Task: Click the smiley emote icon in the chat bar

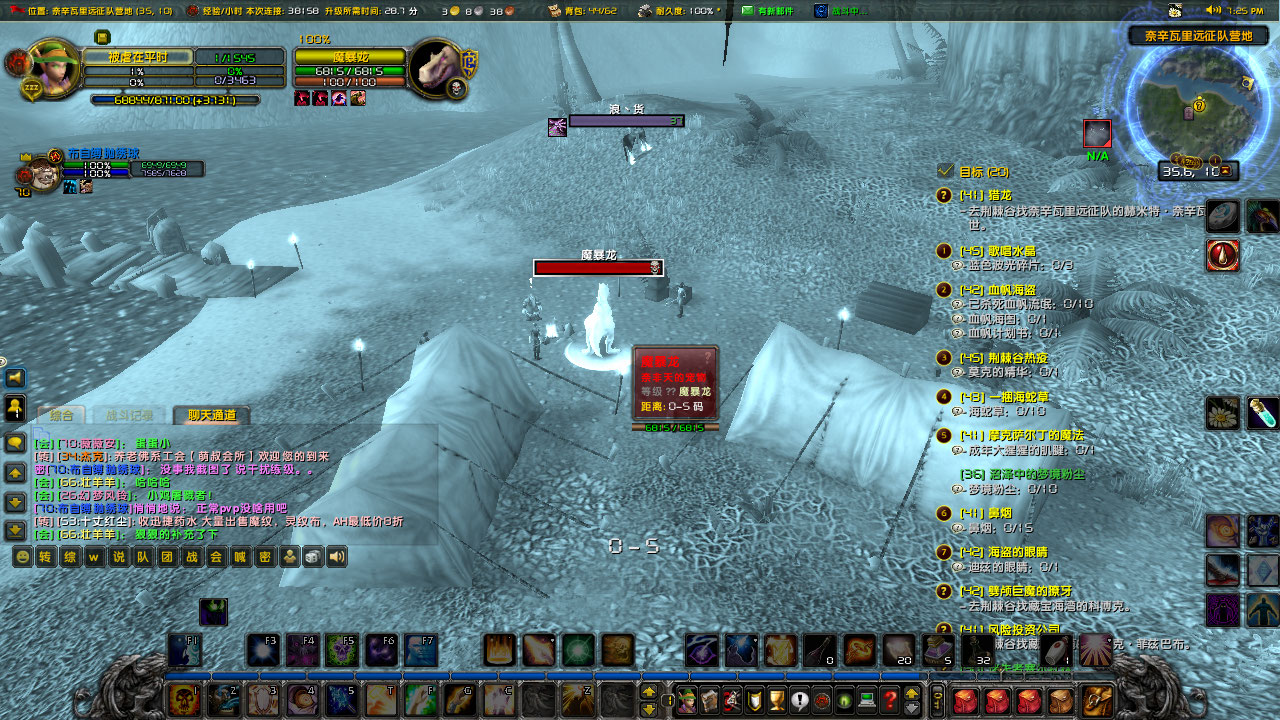Action: pyautogui.click(x=25, y=556)
